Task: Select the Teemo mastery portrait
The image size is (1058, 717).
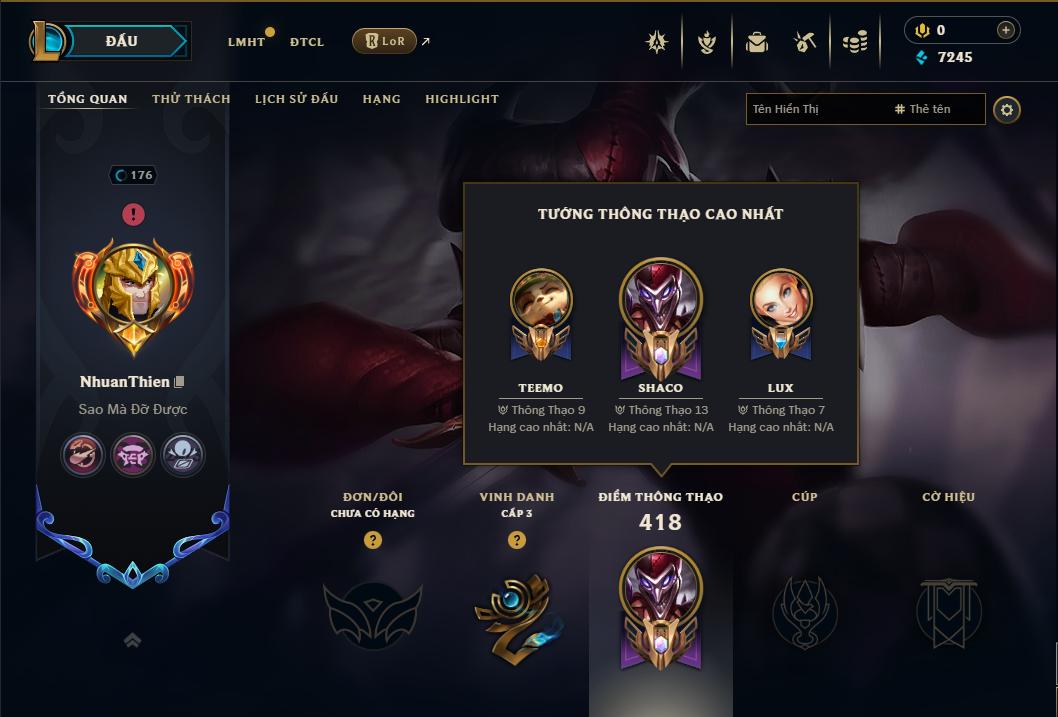Action: tap(541, 301)
